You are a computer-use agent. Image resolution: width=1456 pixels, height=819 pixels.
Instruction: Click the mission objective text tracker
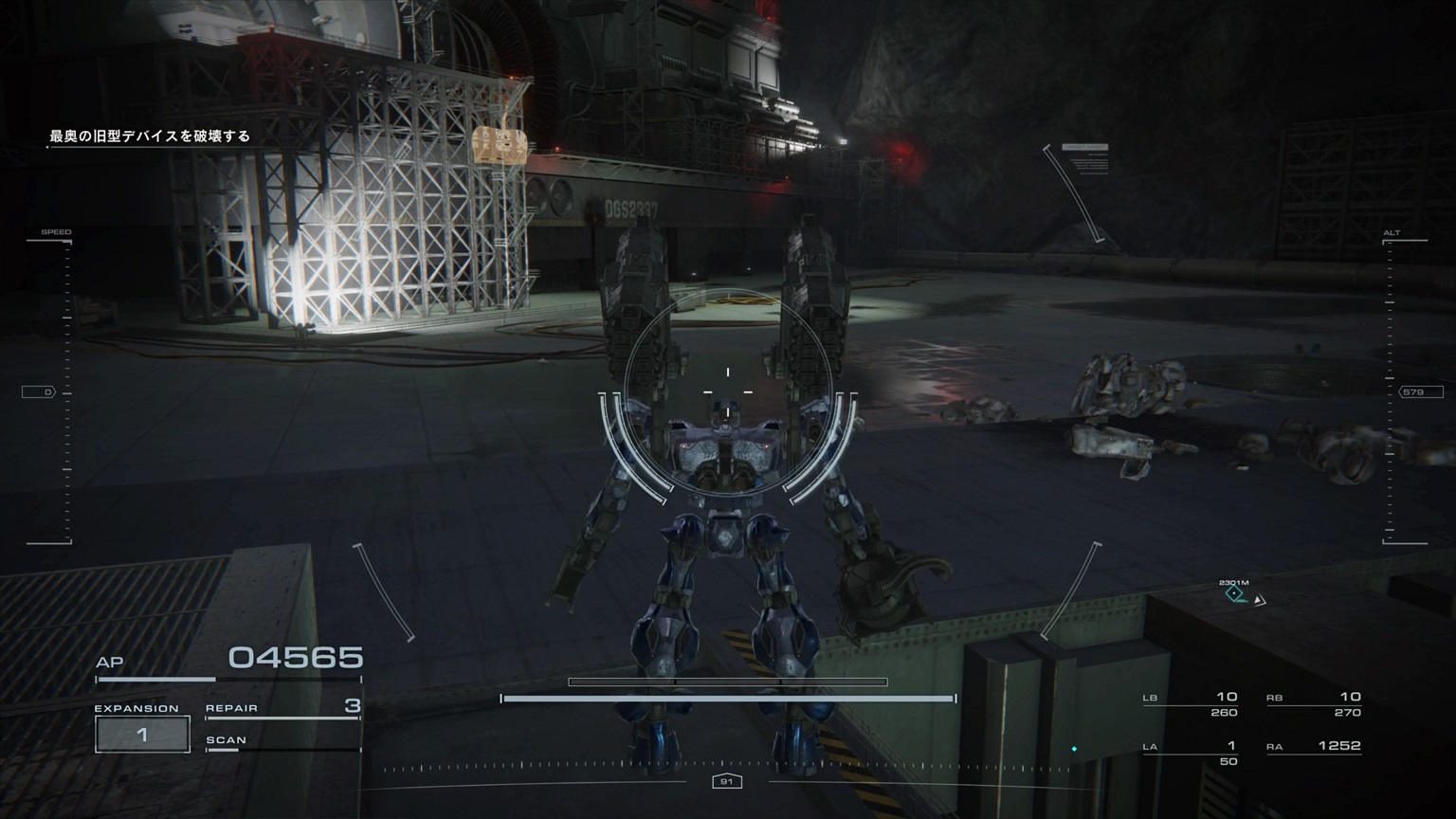point(150,136)
